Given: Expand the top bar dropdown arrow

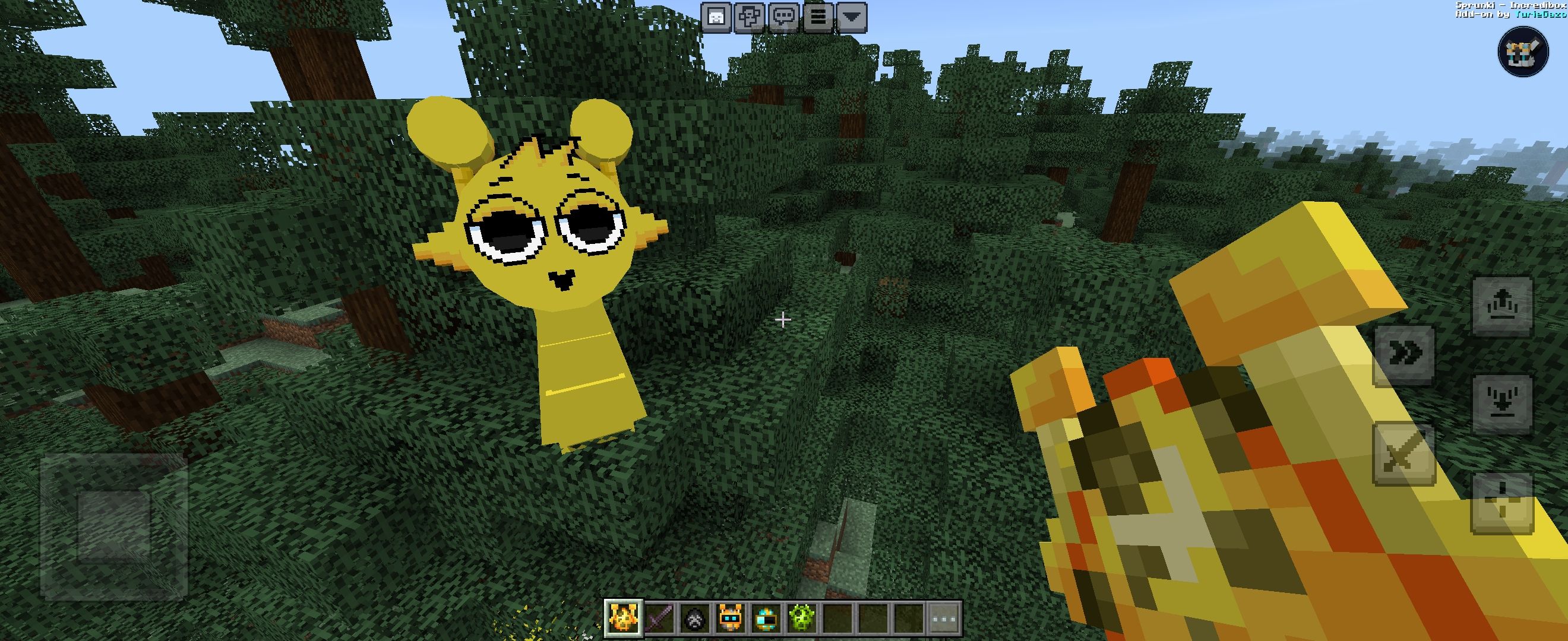Looking at the screenshot, I should click(x=852, y=17).
